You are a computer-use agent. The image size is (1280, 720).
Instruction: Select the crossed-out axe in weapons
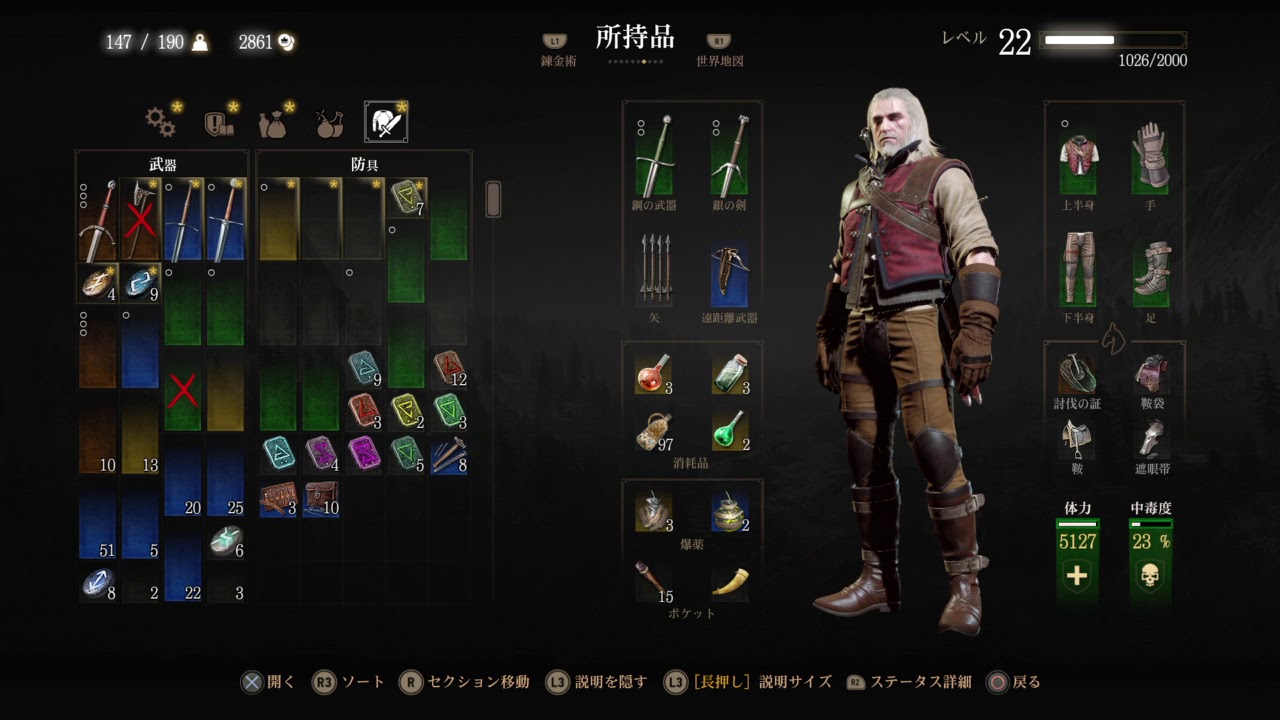(x=140, y=220)
